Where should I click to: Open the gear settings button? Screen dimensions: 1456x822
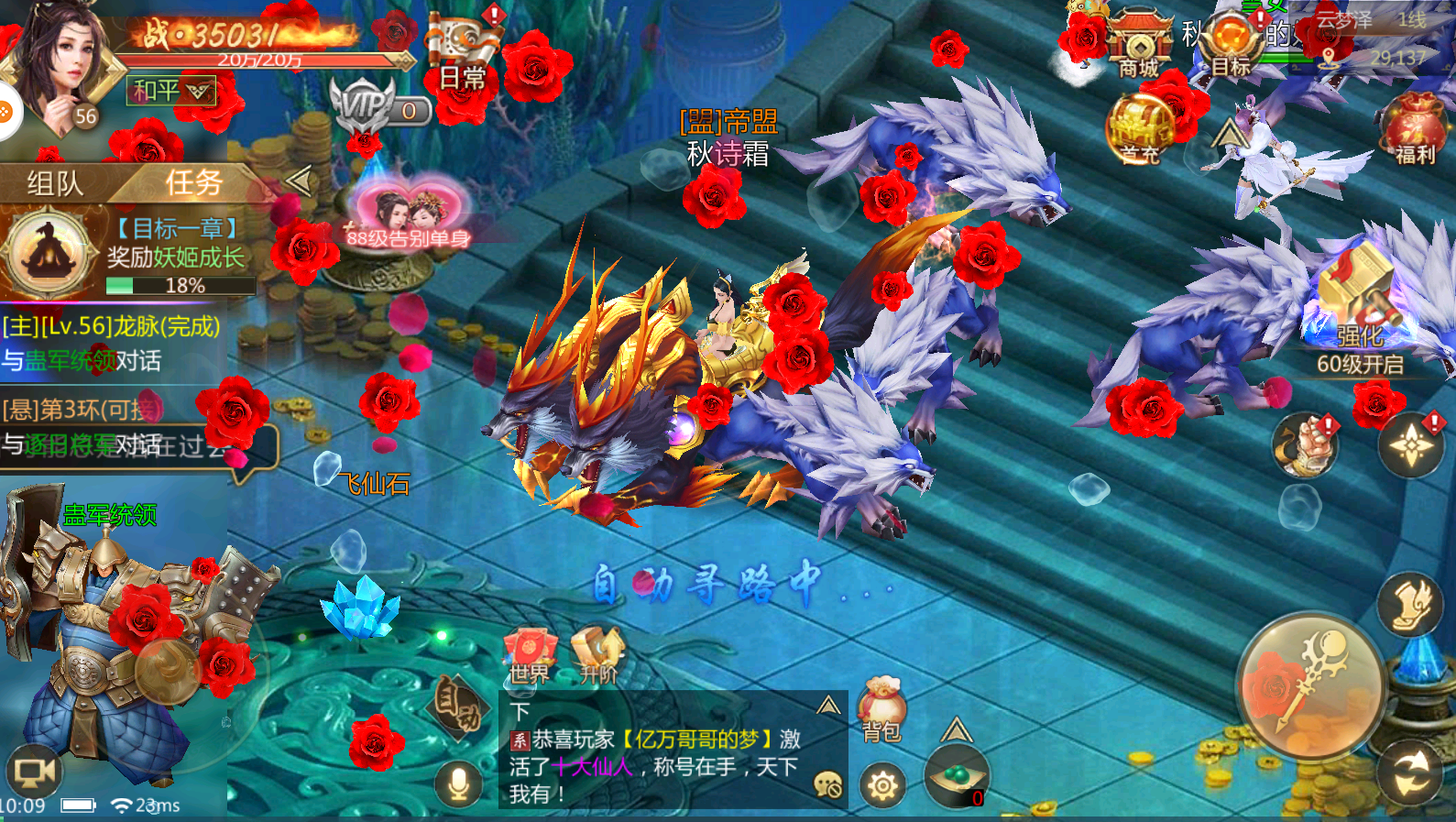point(883,786)
